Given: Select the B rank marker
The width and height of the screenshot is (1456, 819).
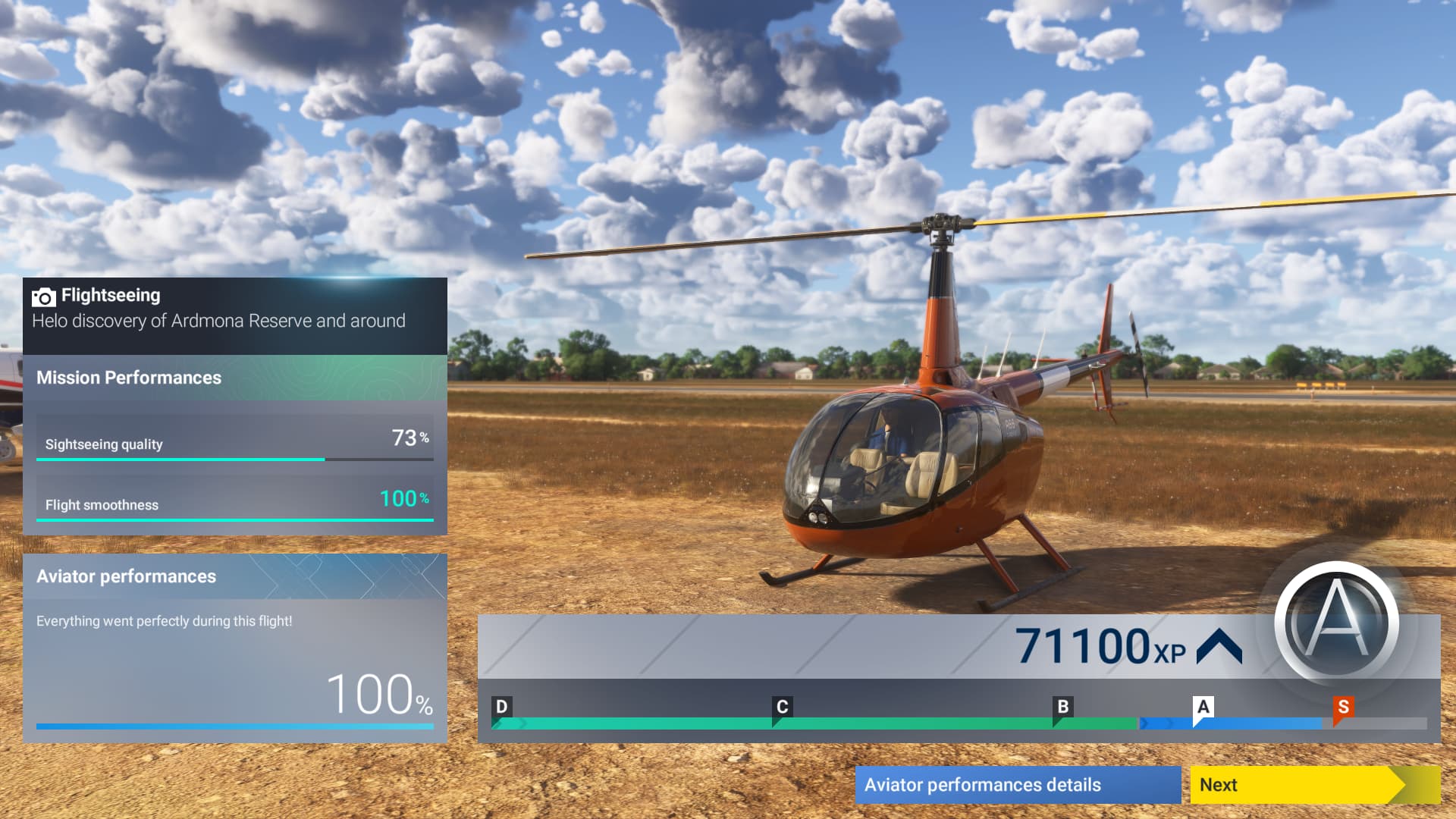Looking at the screenshot, I should tap(1062, 707).
